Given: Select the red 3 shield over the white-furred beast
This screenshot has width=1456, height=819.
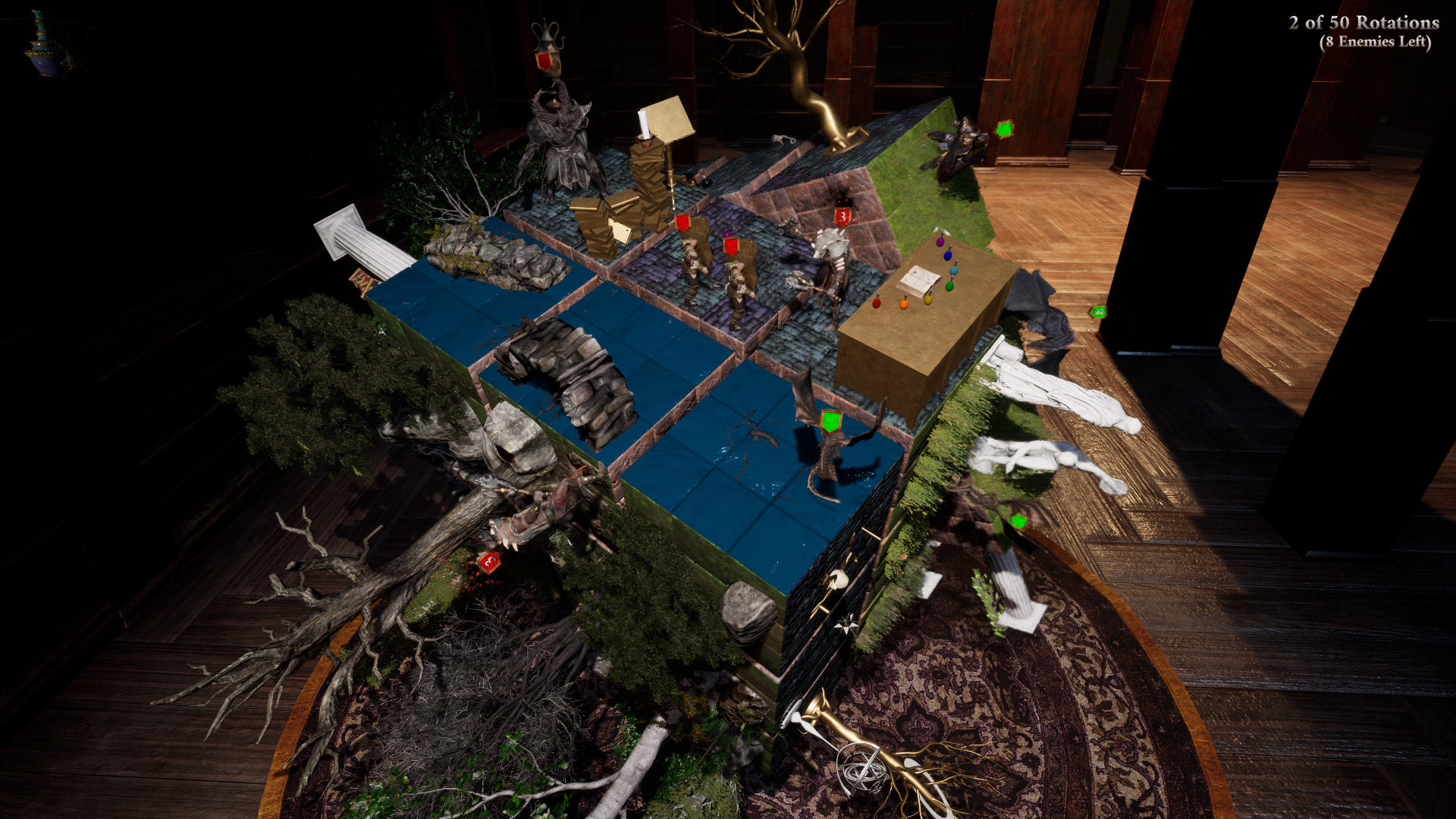Looking at the screenshot, I should pyautogui.click(x=843, y=218).
